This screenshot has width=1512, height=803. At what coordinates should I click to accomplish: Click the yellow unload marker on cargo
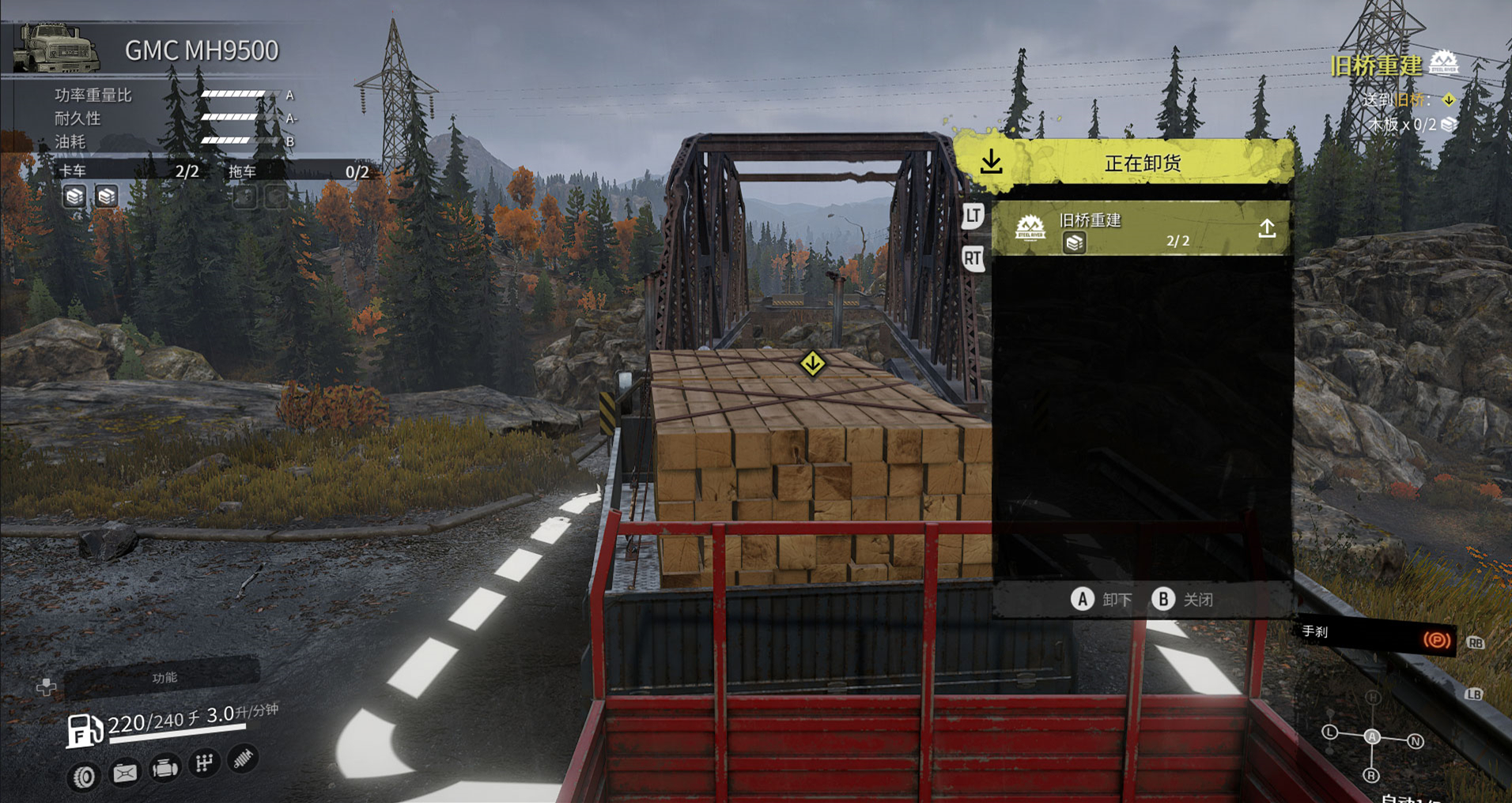812,364
